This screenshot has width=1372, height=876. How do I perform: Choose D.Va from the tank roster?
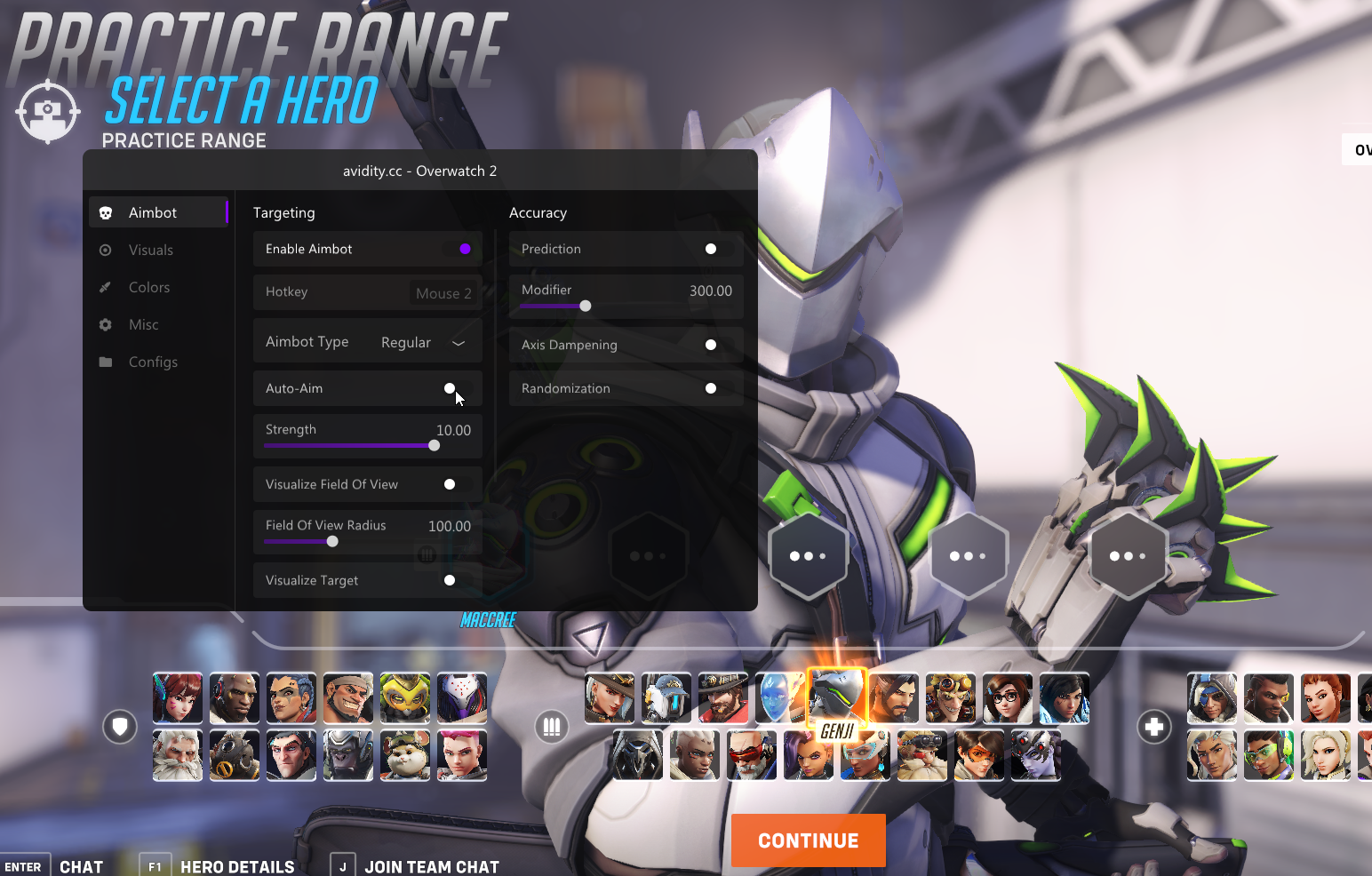[x=178, y=697]
